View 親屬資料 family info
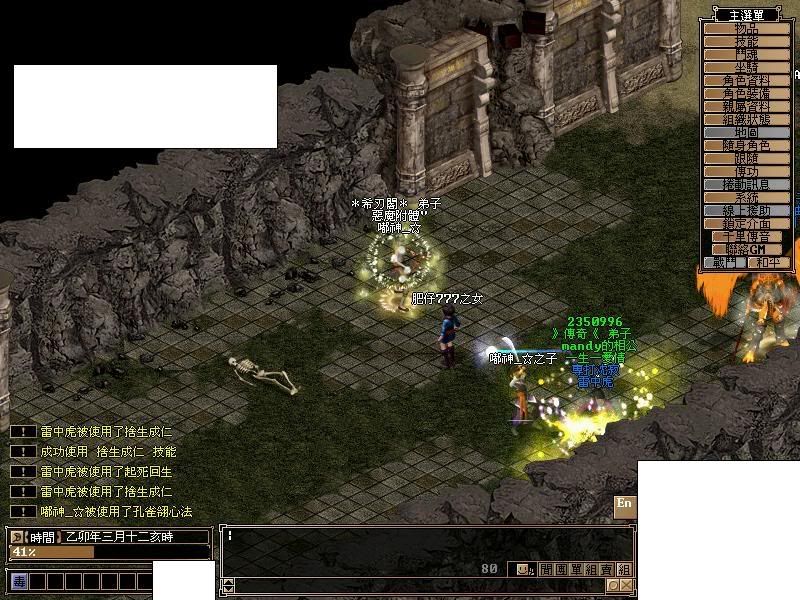The height and width of the screenshot is (600, 800). point(747,106)
